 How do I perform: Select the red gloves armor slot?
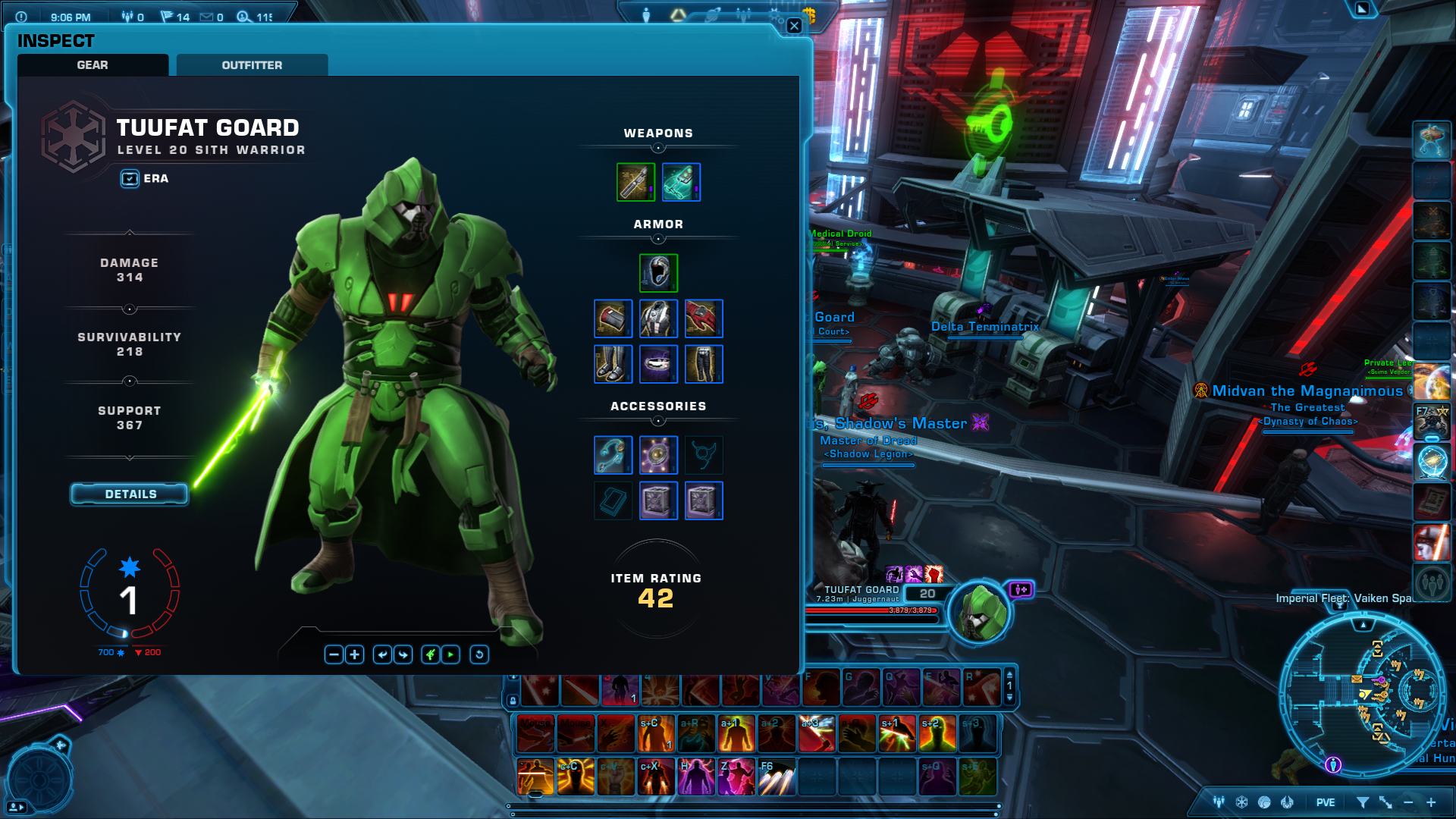click(x=704, y=318)
